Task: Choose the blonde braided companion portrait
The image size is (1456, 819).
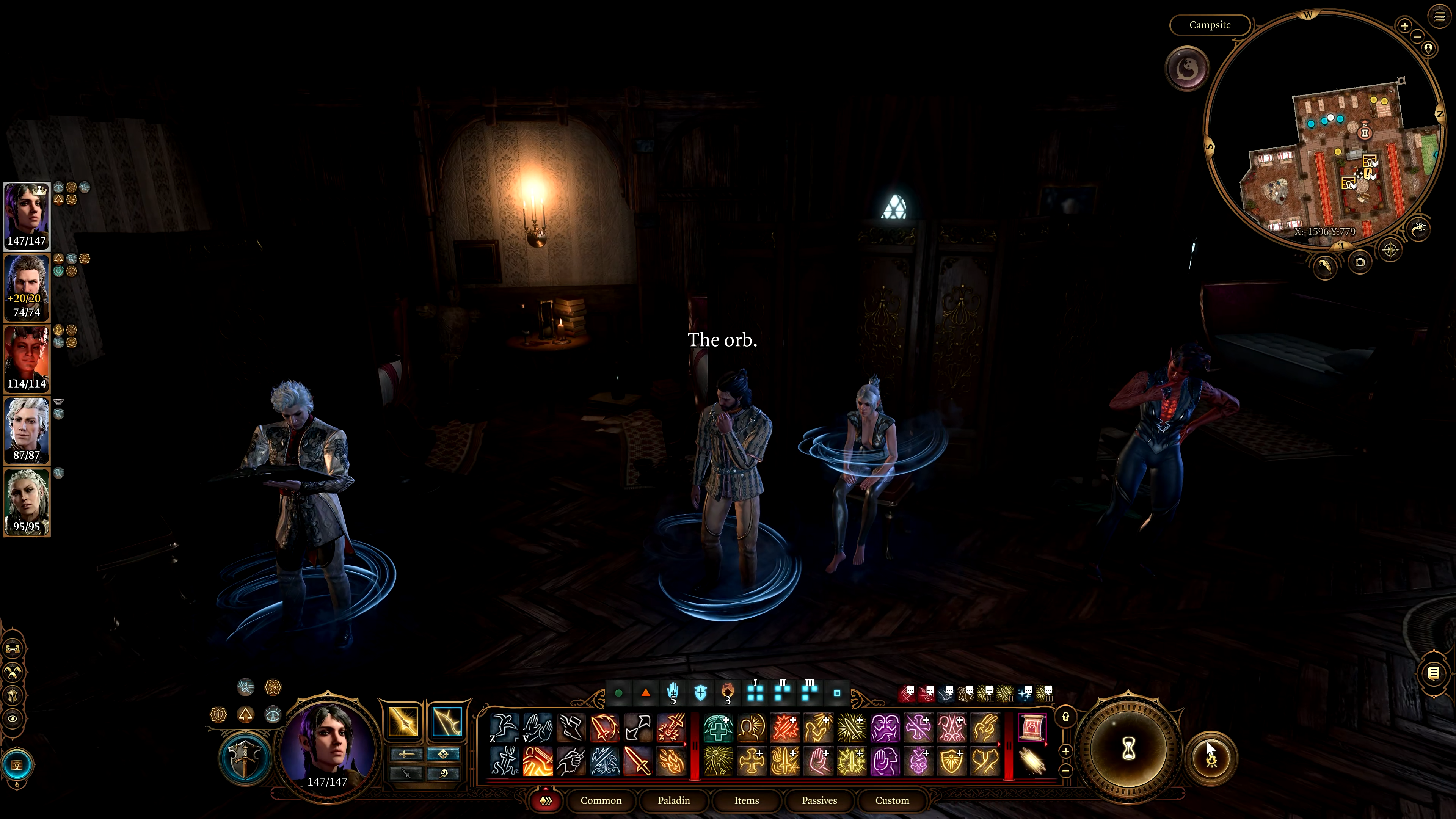Action: (27, 502)
